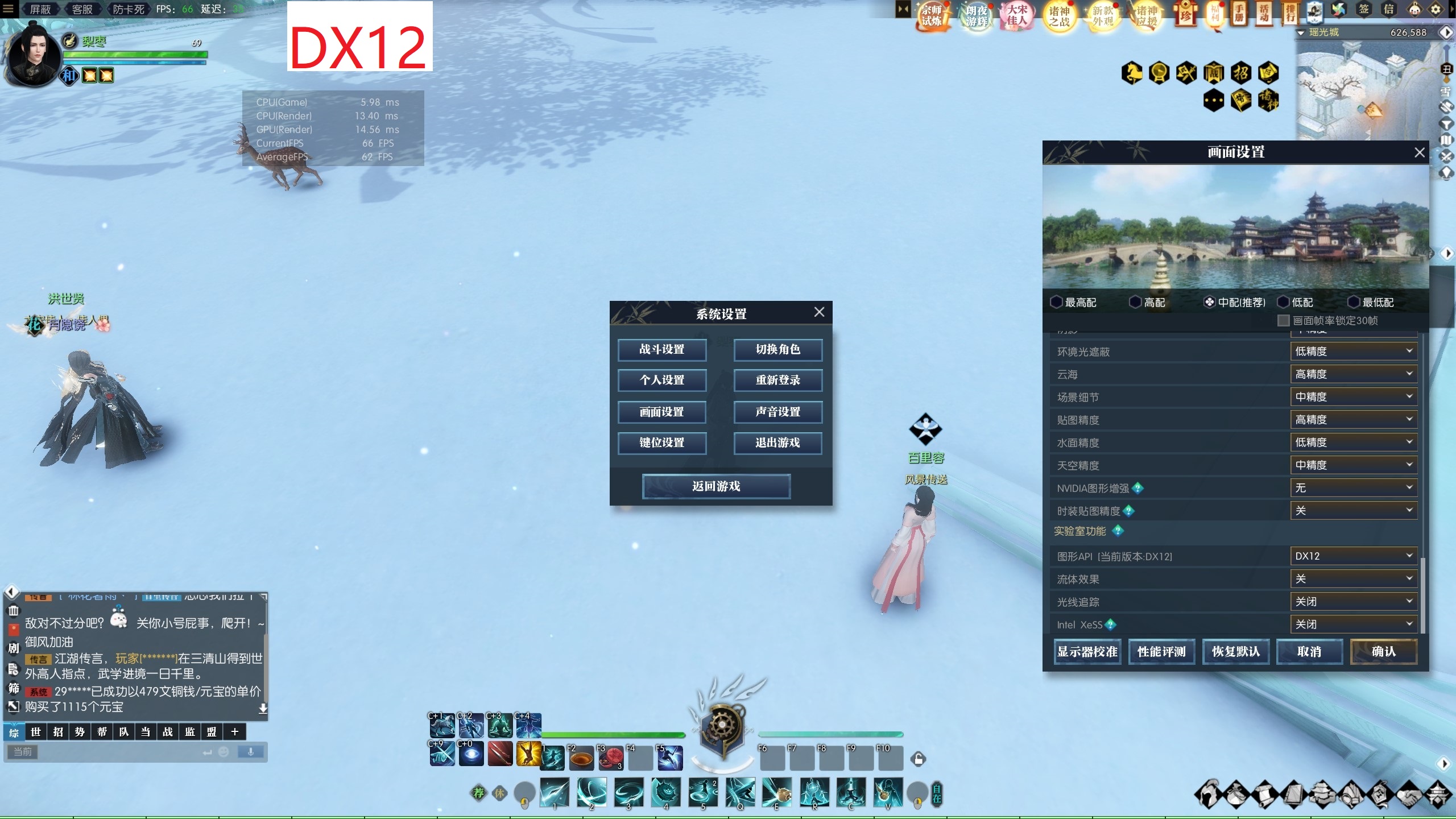Switch to the 帮 chat tab

coord(101,732)
